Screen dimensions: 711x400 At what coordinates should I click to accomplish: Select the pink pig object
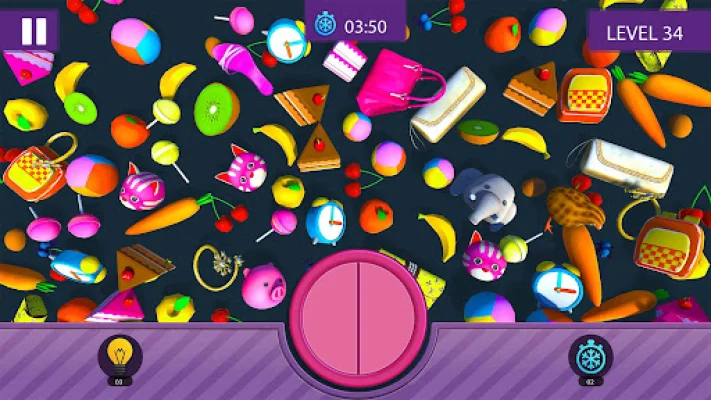tap(263, 285)
